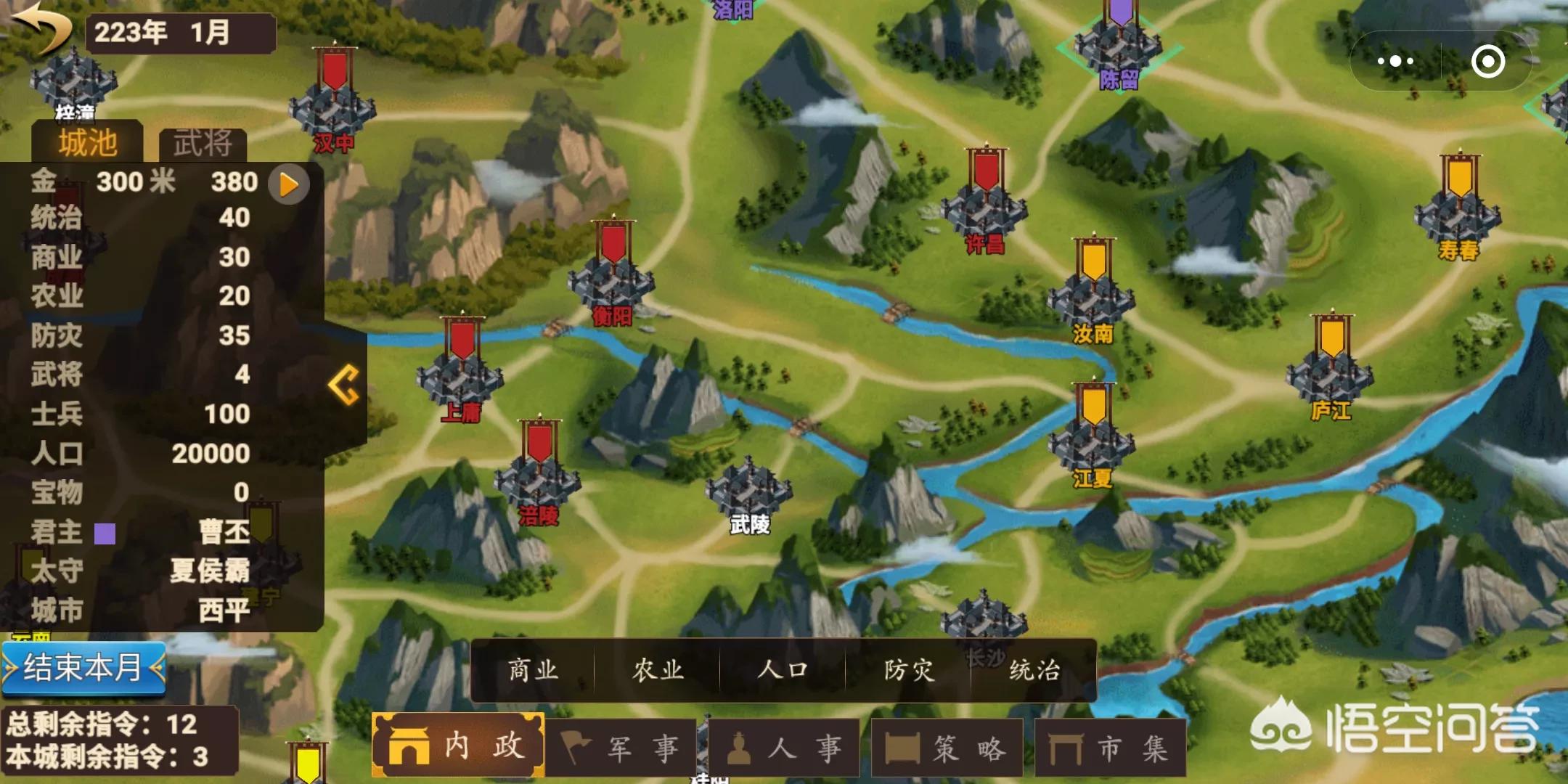
Task: Open the mini-program three-dot menu
Action: [1395, 61]
